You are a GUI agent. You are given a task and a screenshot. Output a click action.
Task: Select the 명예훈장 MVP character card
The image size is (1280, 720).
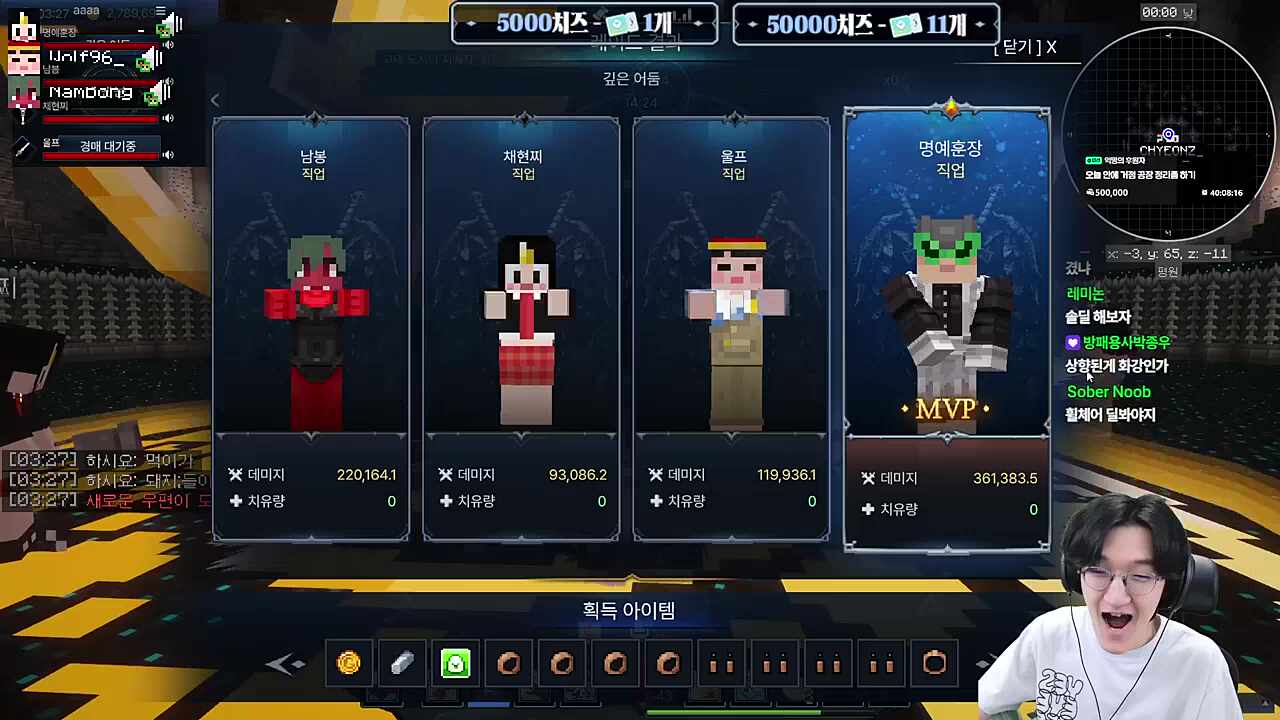click(x=947, y=320)
